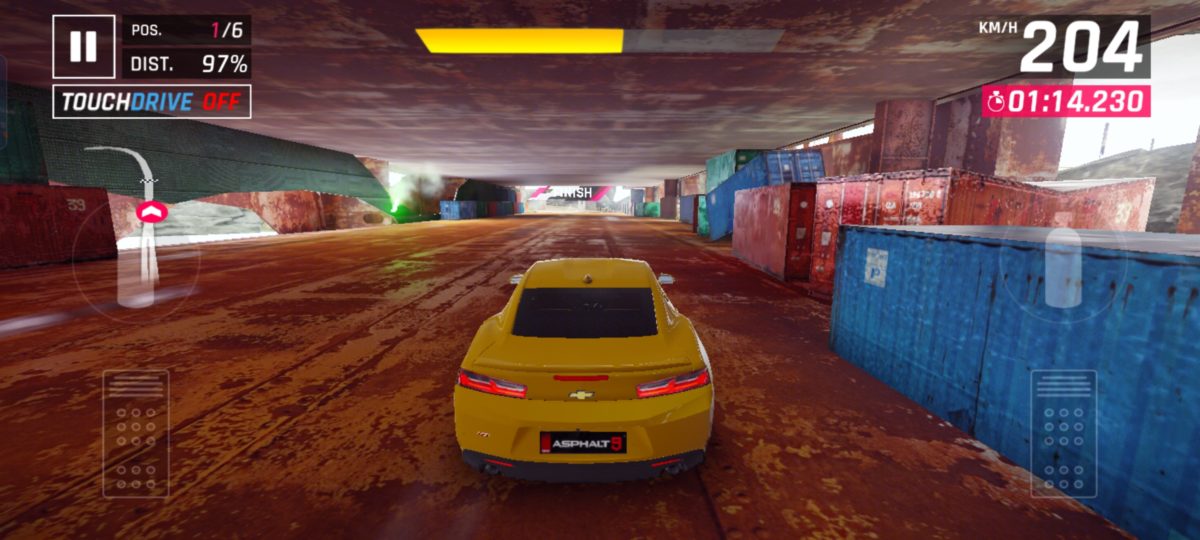Activate the nitro pedal at bottom right
The height and width of the screenshot is (540, 1200).
1063,433
